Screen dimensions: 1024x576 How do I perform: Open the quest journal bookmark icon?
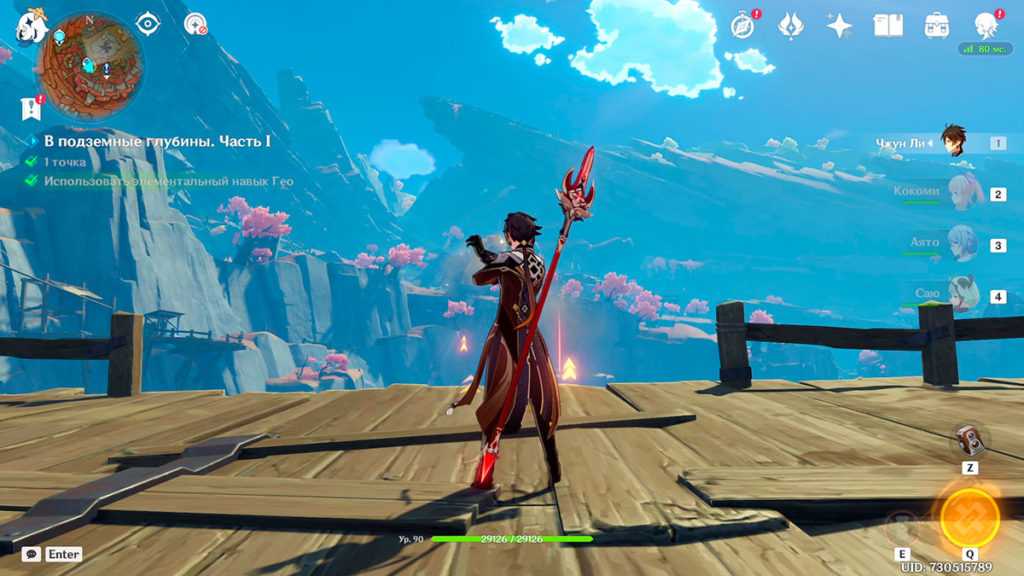pyautogui.click(x=31, y=108)
